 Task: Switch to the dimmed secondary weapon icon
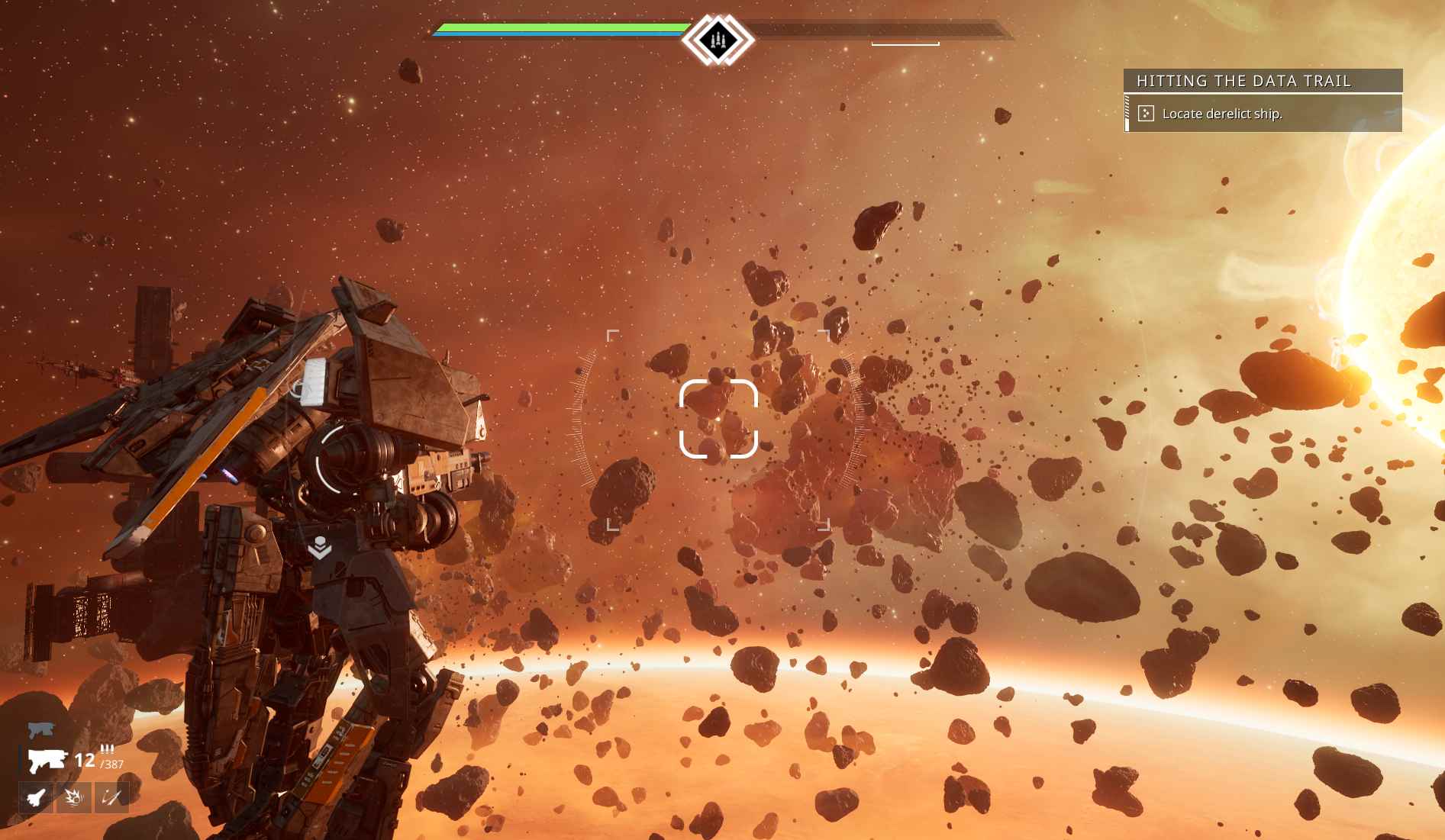tap(41, 730)
